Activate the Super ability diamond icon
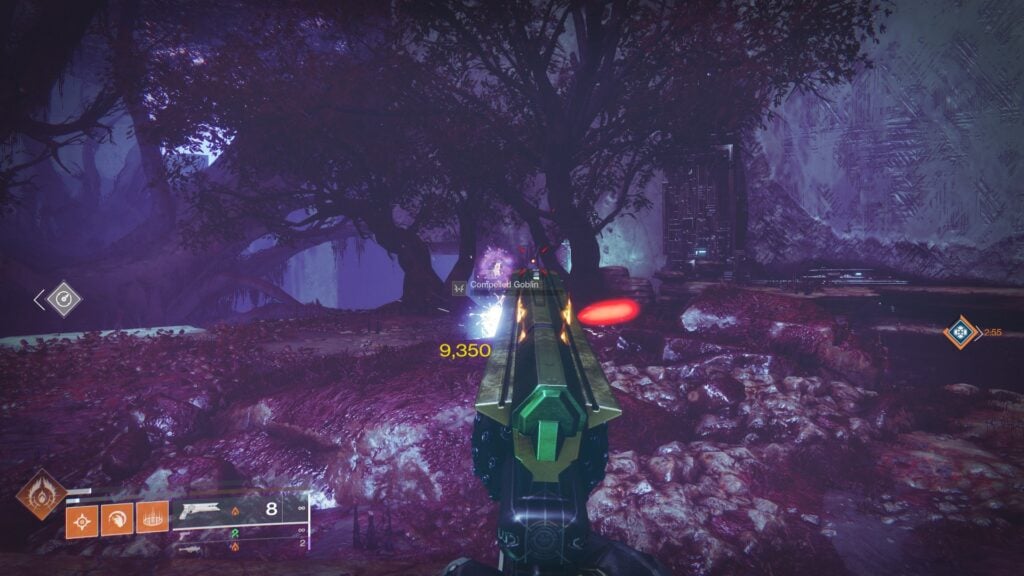1024x576 pixels. [42, 494]
